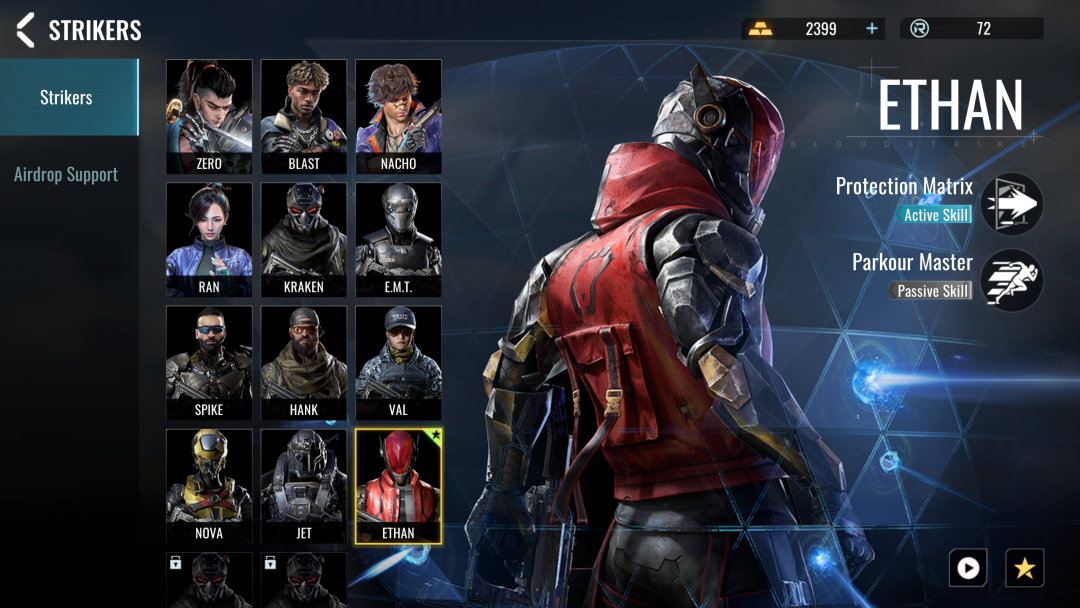Choose the HANK striker portrait
Screen dimensions: 1080x608
(x=304, y=362)
